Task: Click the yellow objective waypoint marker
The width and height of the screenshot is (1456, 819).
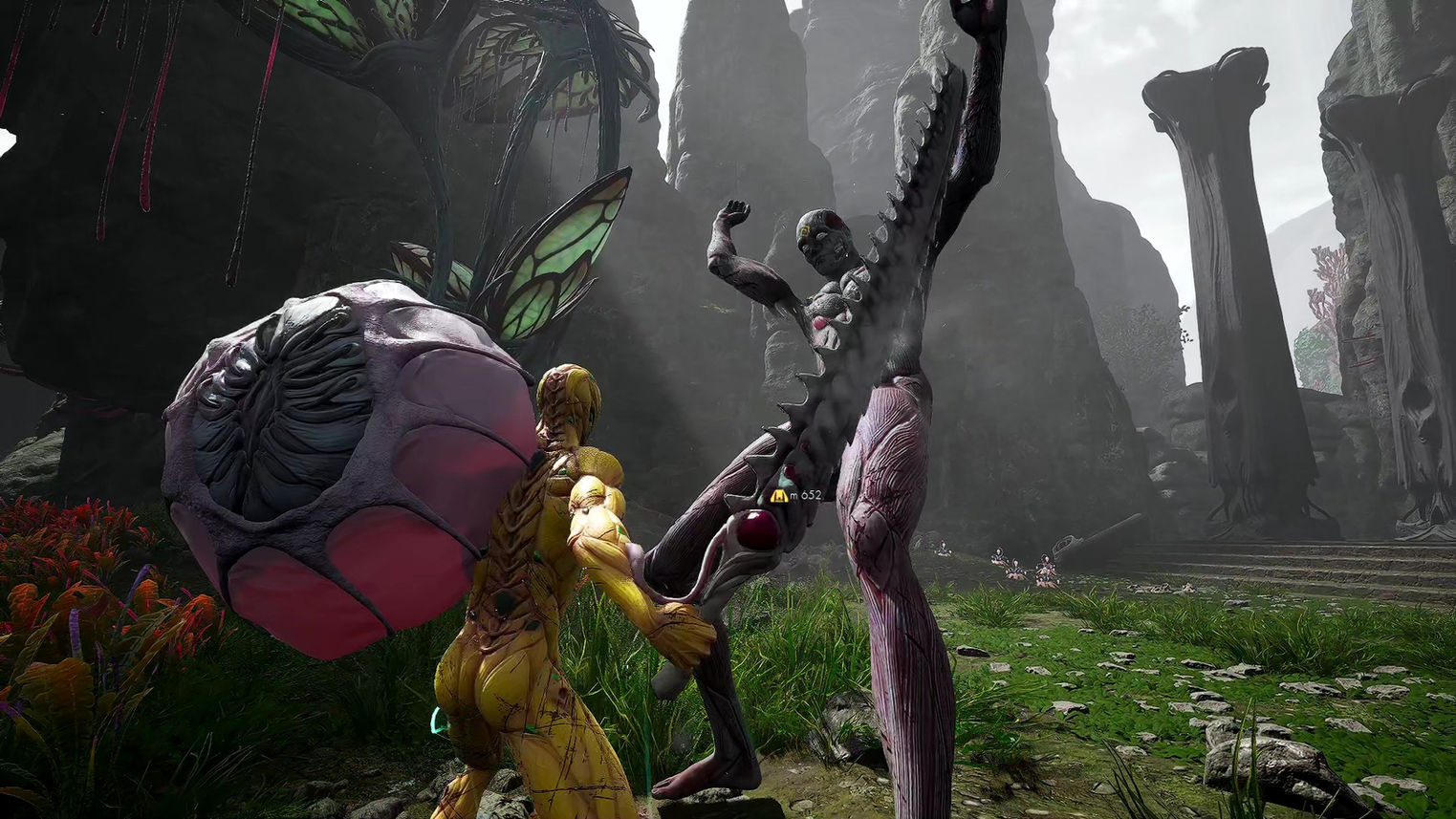Action: point(779,495)
